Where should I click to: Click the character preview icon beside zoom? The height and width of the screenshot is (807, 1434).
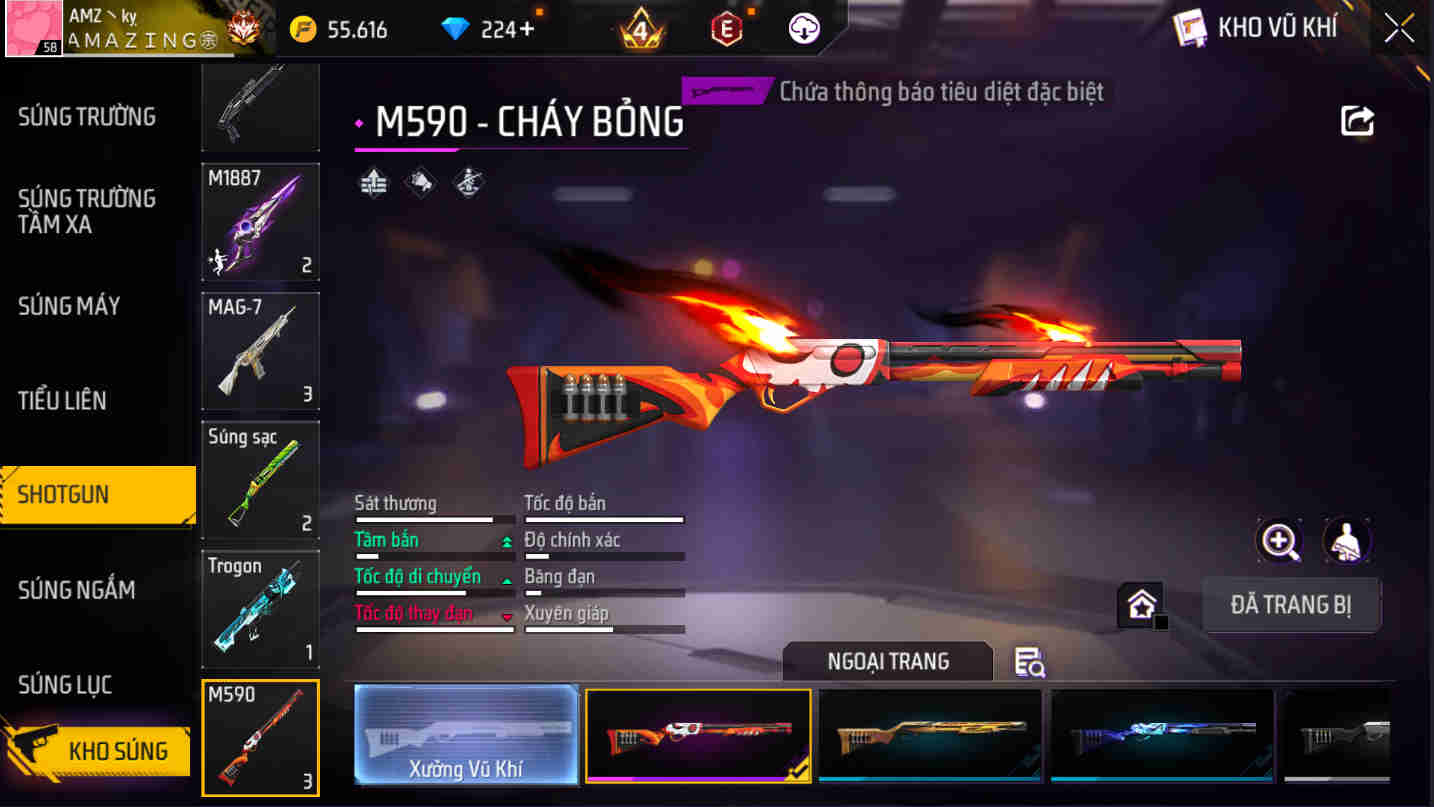tap(1347, 540)
